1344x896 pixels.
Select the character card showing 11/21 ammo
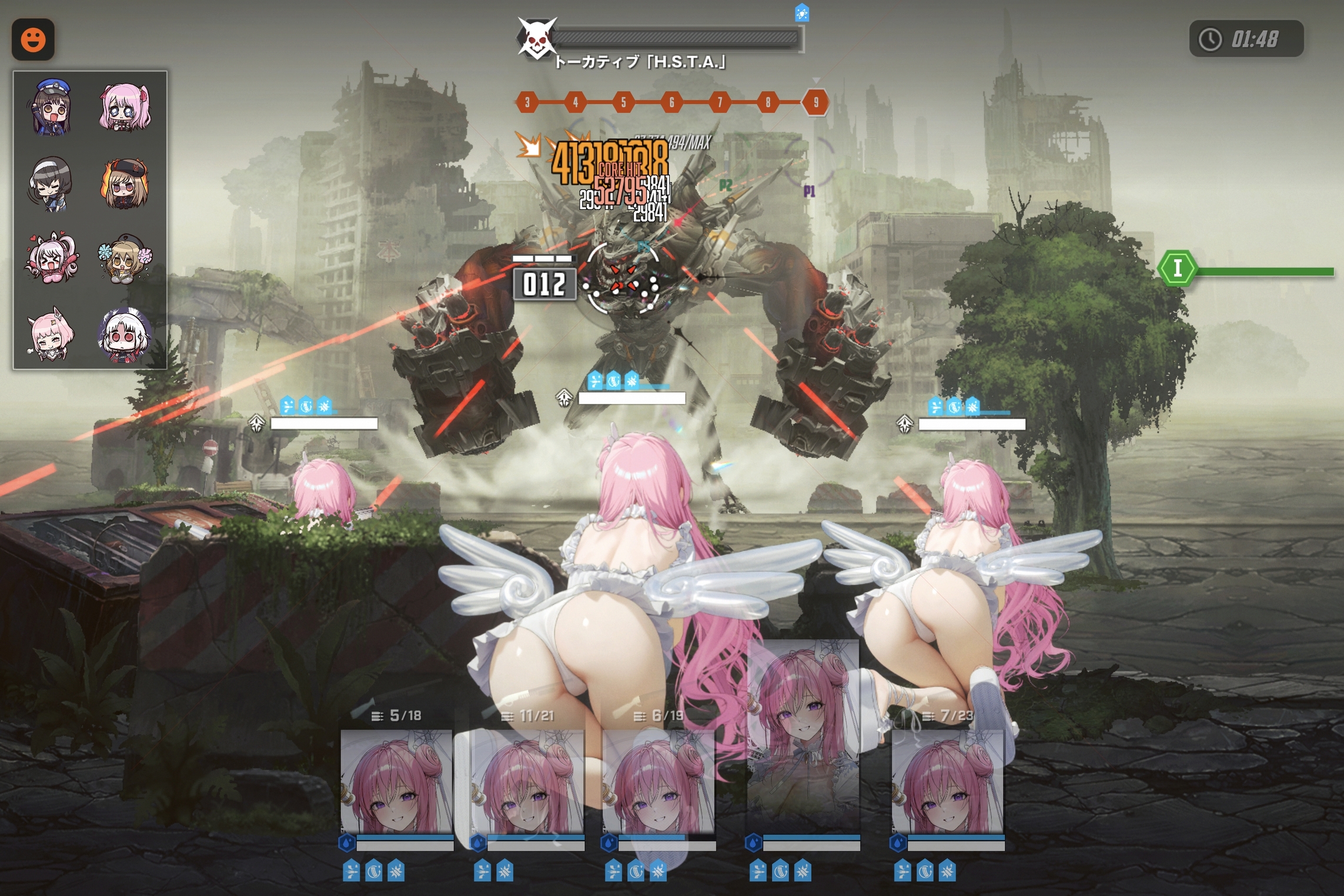tap(527, 782)
